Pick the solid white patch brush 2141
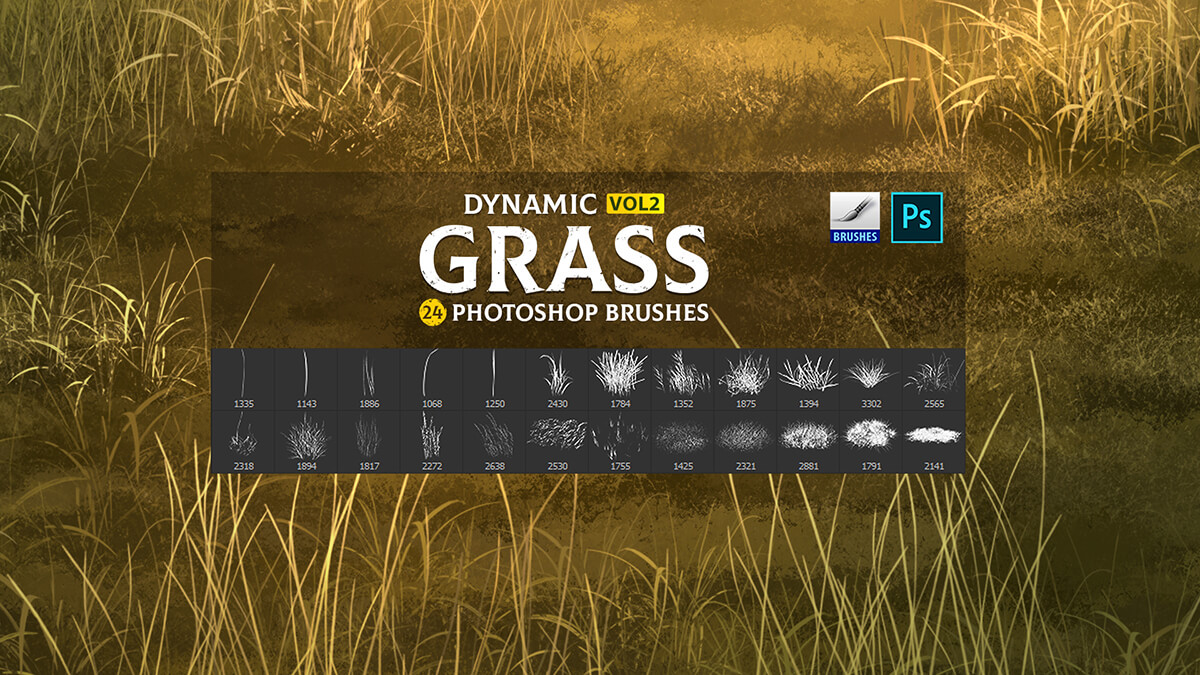This screenshot has width=1200, height=675. coord(934,438)
